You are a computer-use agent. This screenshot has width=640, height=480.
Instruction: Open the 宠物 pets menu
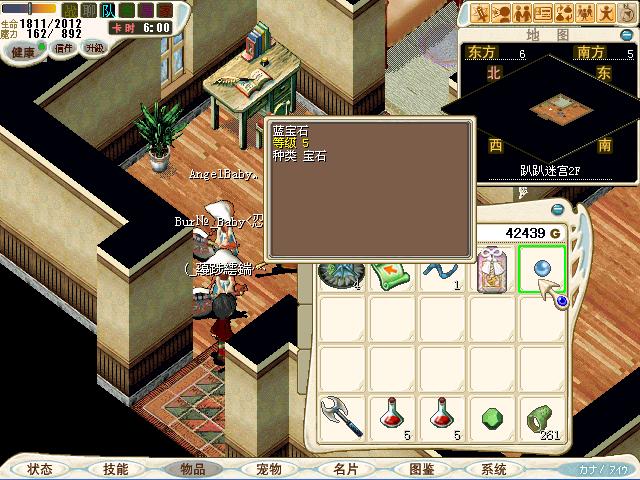[x=268, y=468]
